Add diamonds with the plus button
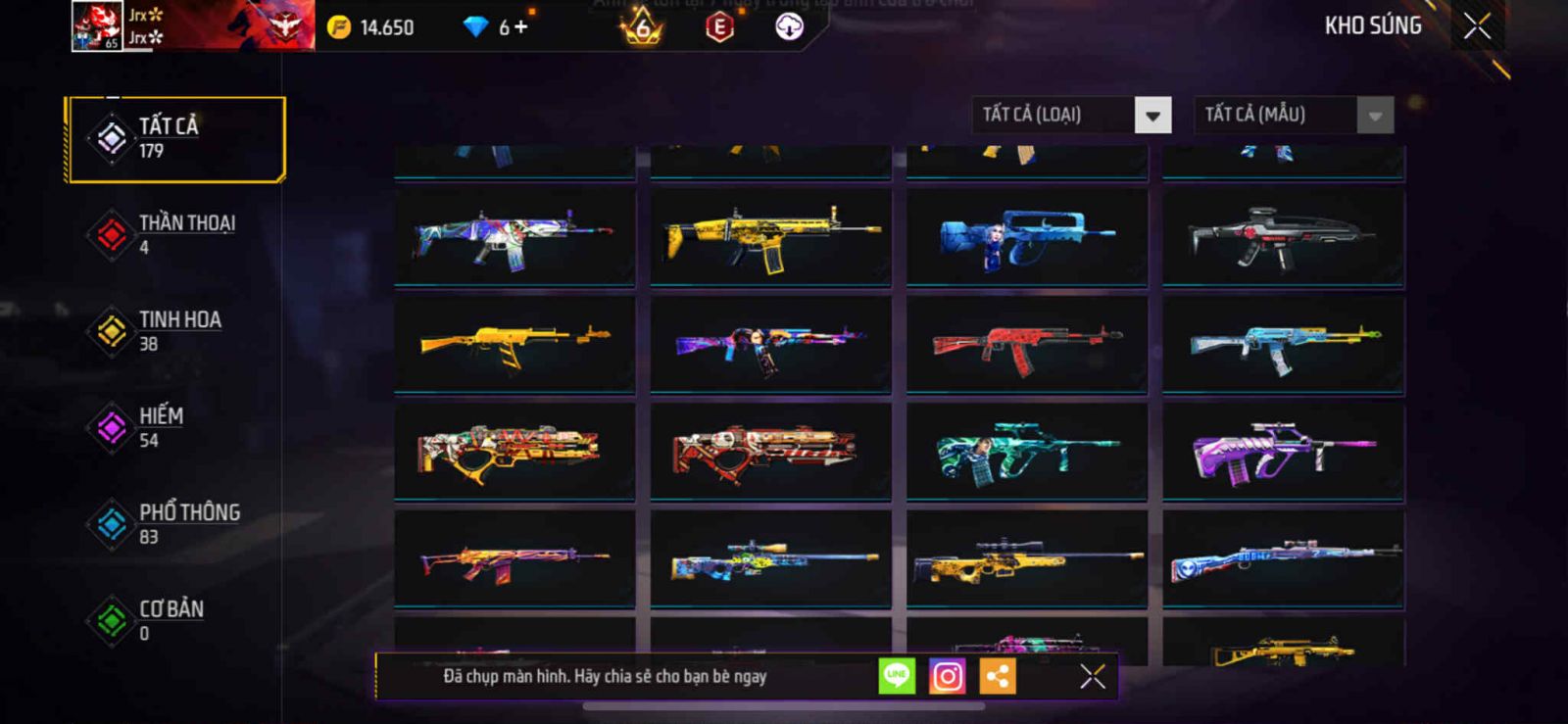The height and width of the screenshot is (724, 1568). point(520,27)
